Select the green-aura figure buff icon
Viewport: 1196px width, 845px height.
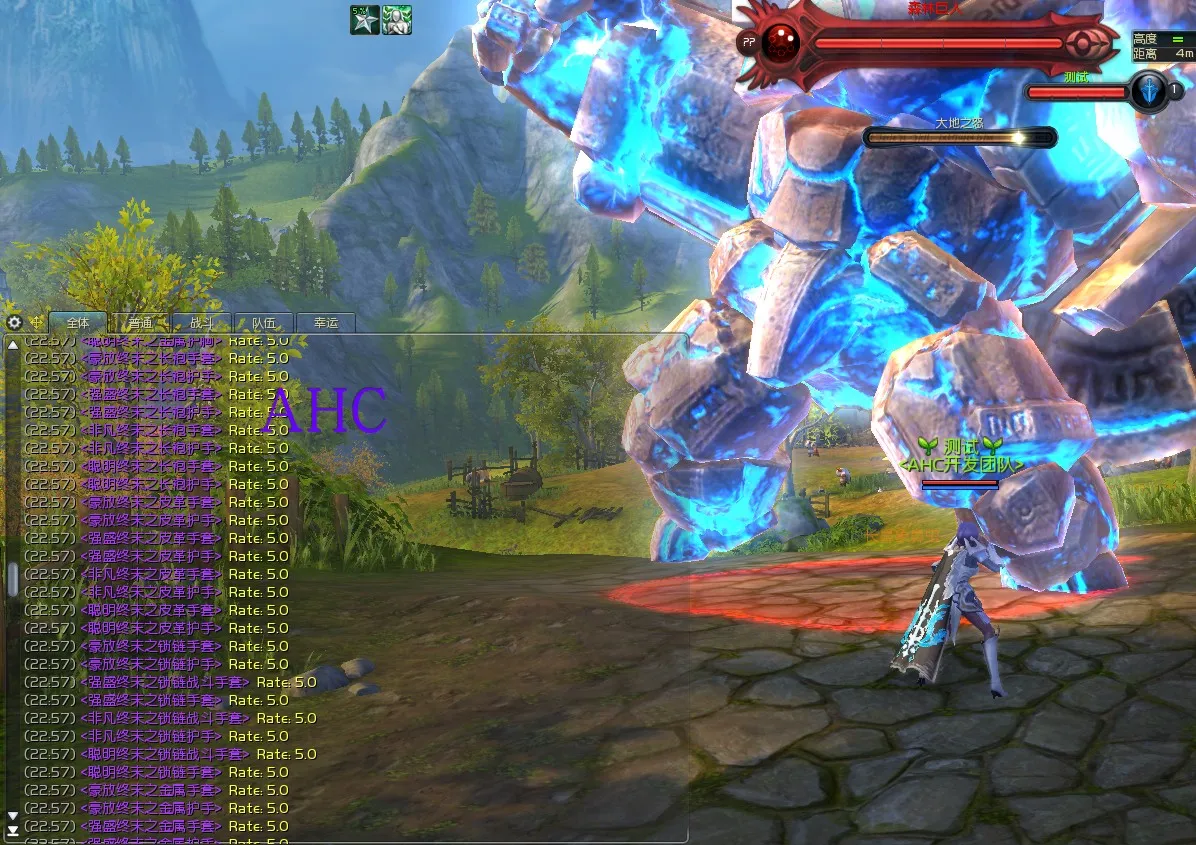pos(397,19)
